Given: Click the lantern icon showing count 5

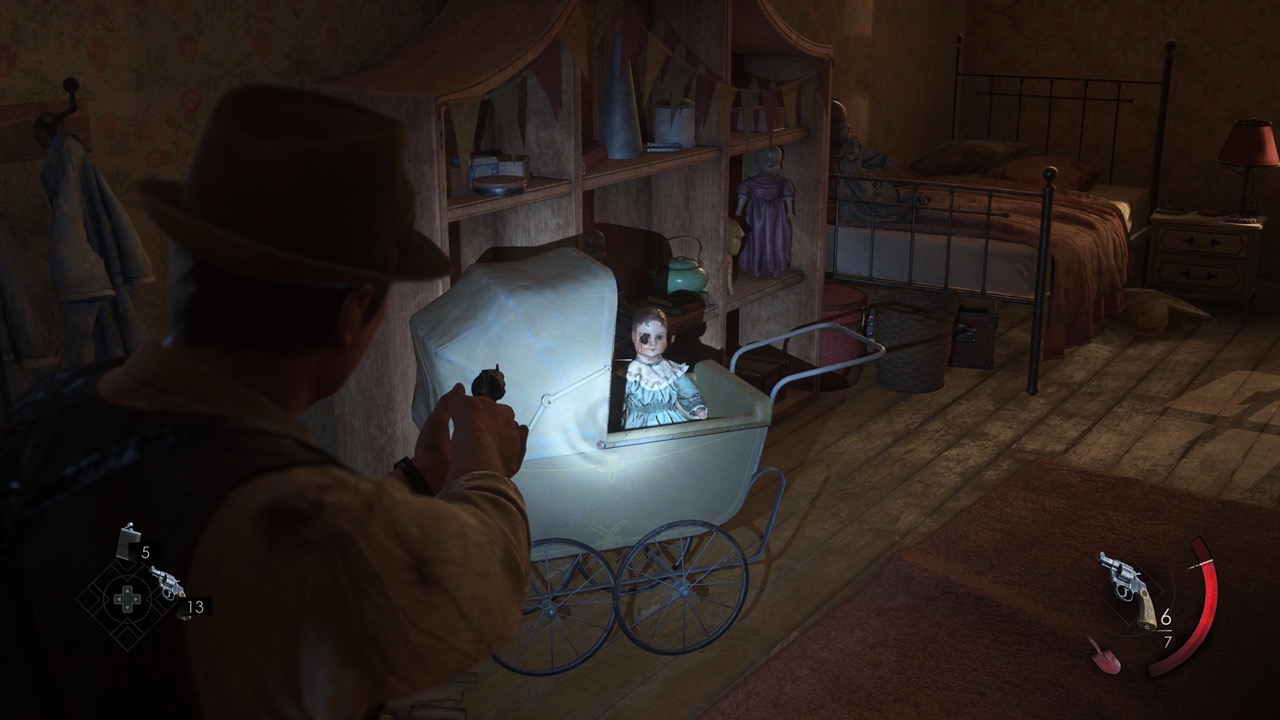Looking at the screenshot, I should tap(127, 541).
